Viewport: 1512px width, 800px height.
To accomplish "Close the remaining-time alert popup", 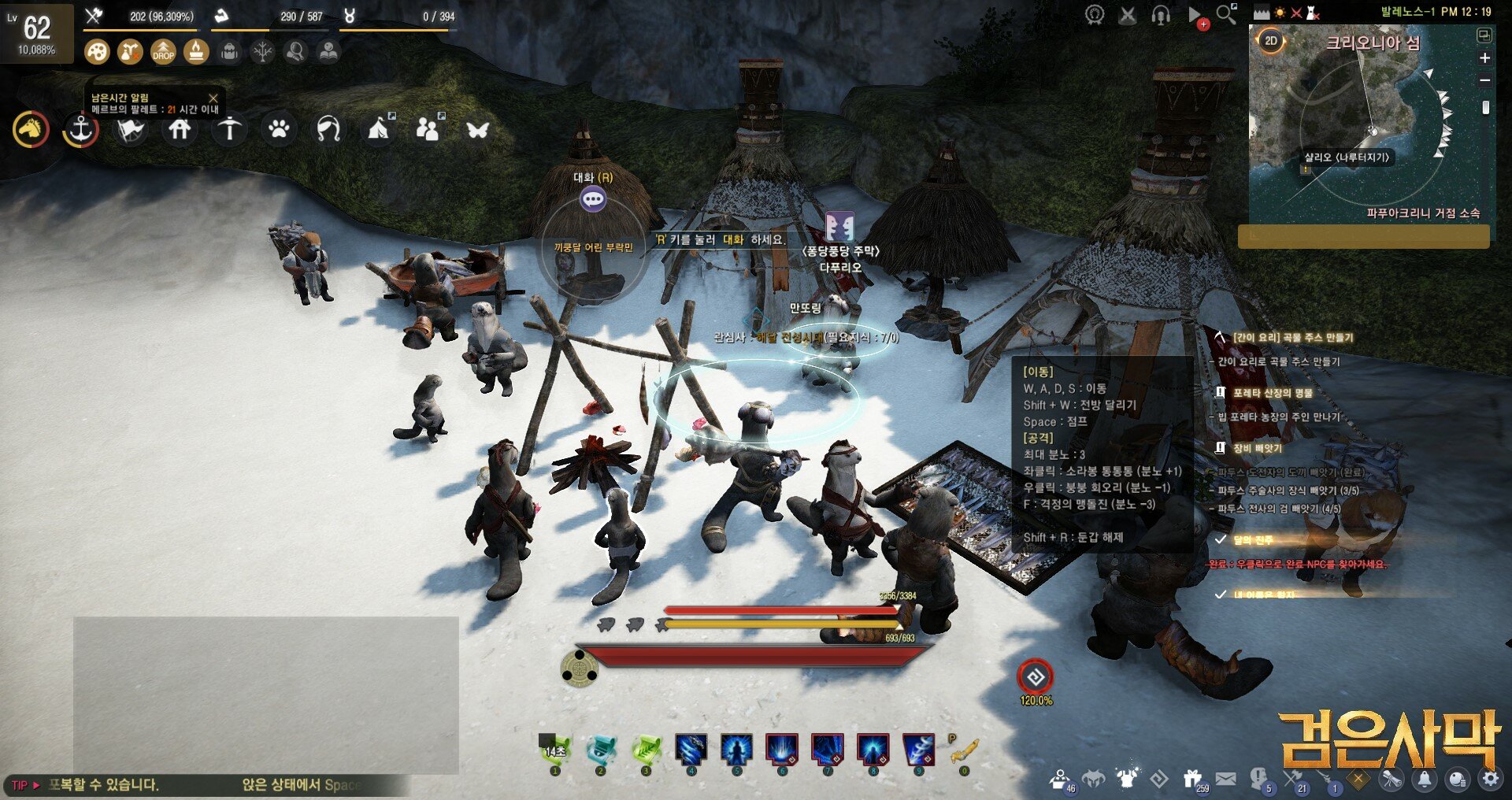I will 213,98.
